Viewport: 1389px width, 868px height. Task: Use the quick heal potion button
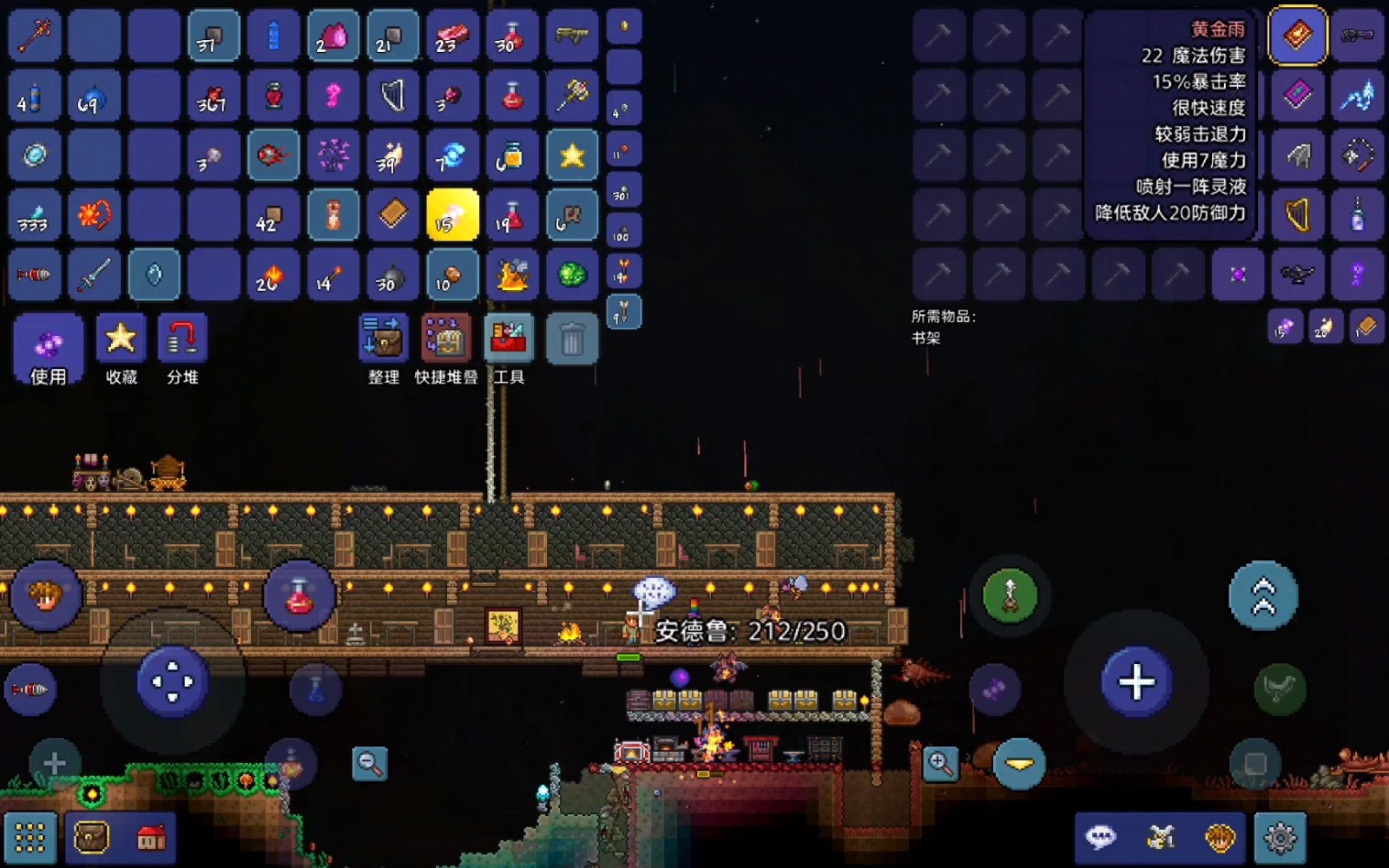[300, 595]
